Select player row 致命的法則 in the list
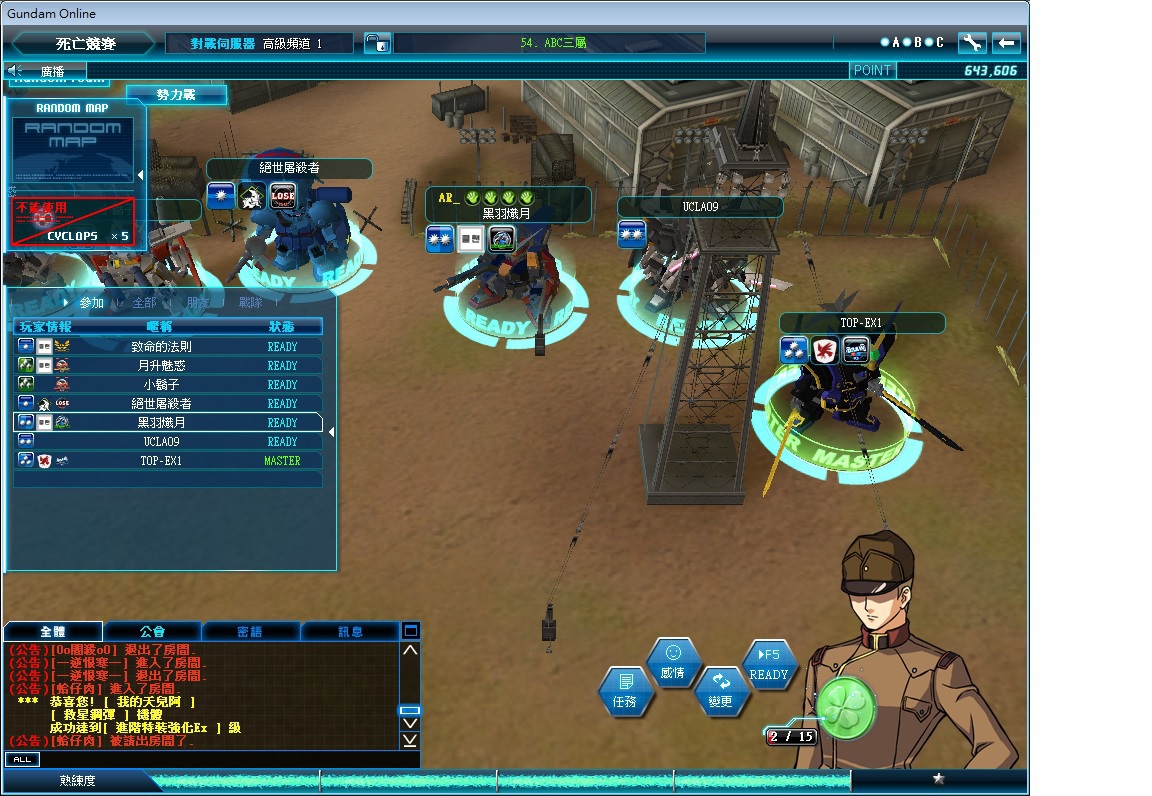The image size is (1152, 796). click(x=168, y=347)
